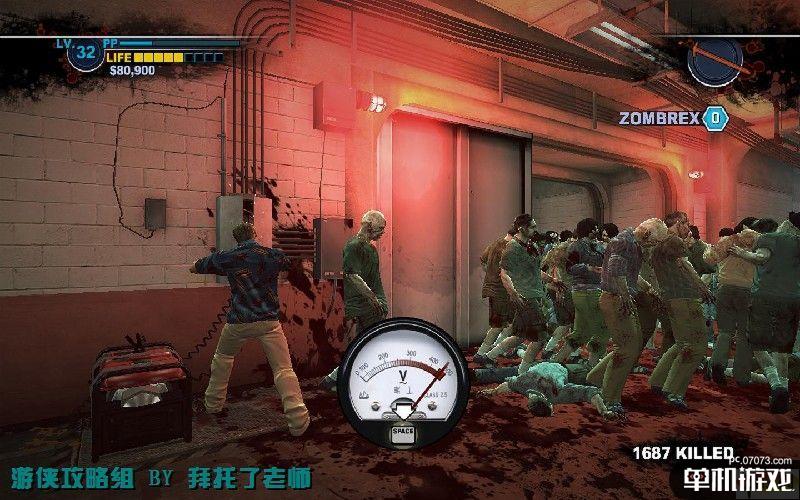
Task: Click the voltmeter gauge dial
Action: [403, 373]
